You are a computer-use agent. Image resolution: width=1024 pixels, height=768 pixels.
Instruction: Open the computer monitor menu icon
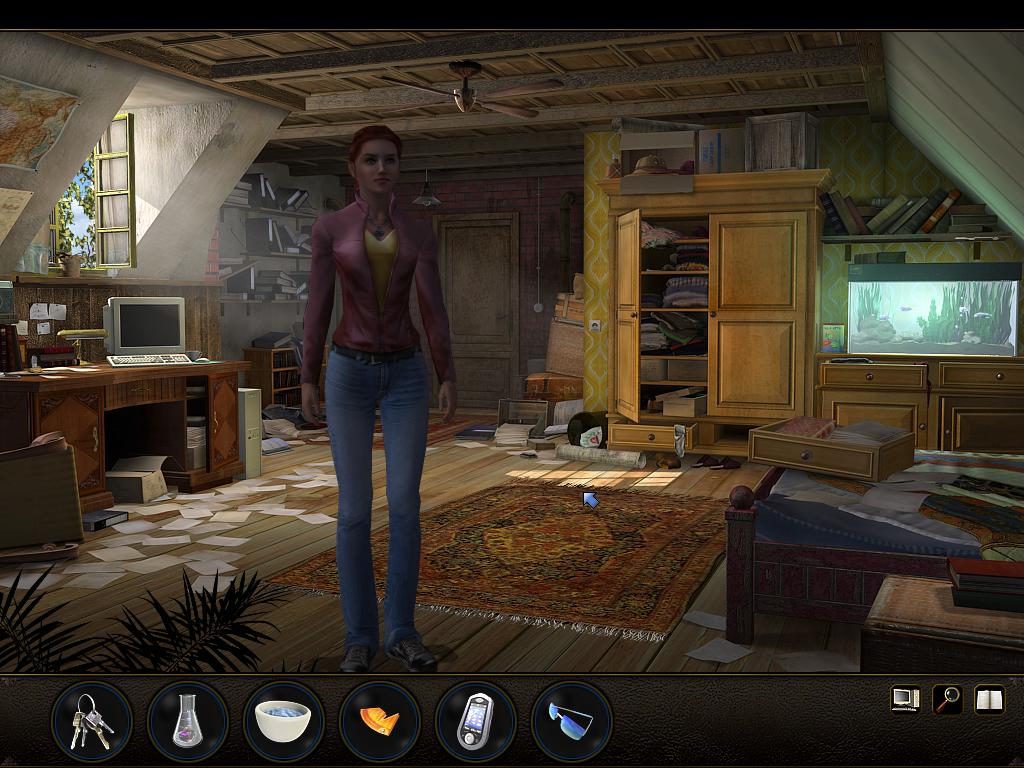905,699
